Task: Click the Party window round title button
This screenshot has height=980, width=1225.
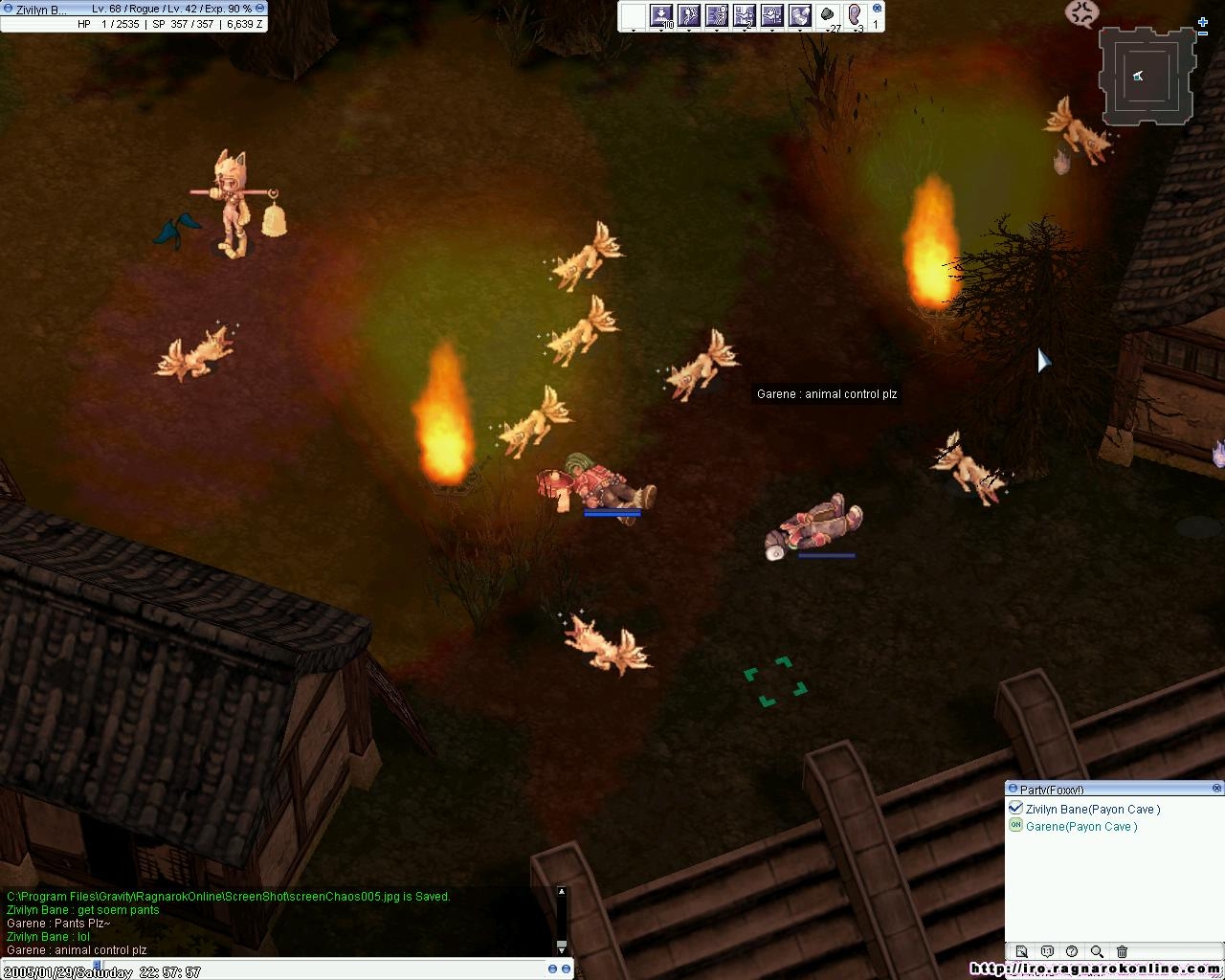Action: pos(1013,789)
